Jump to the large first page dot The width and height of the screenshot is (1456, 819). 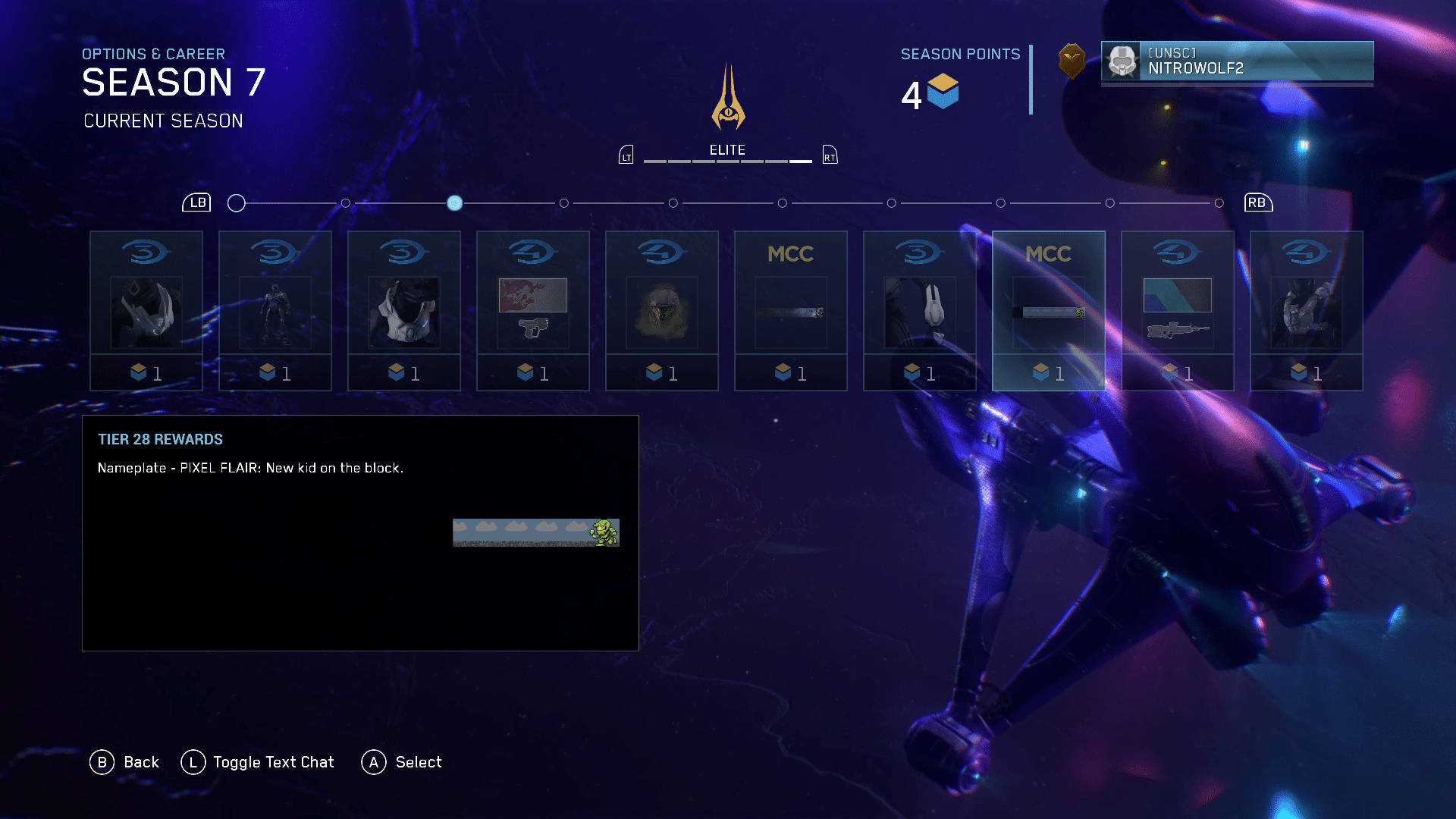(x=237, y=203)
